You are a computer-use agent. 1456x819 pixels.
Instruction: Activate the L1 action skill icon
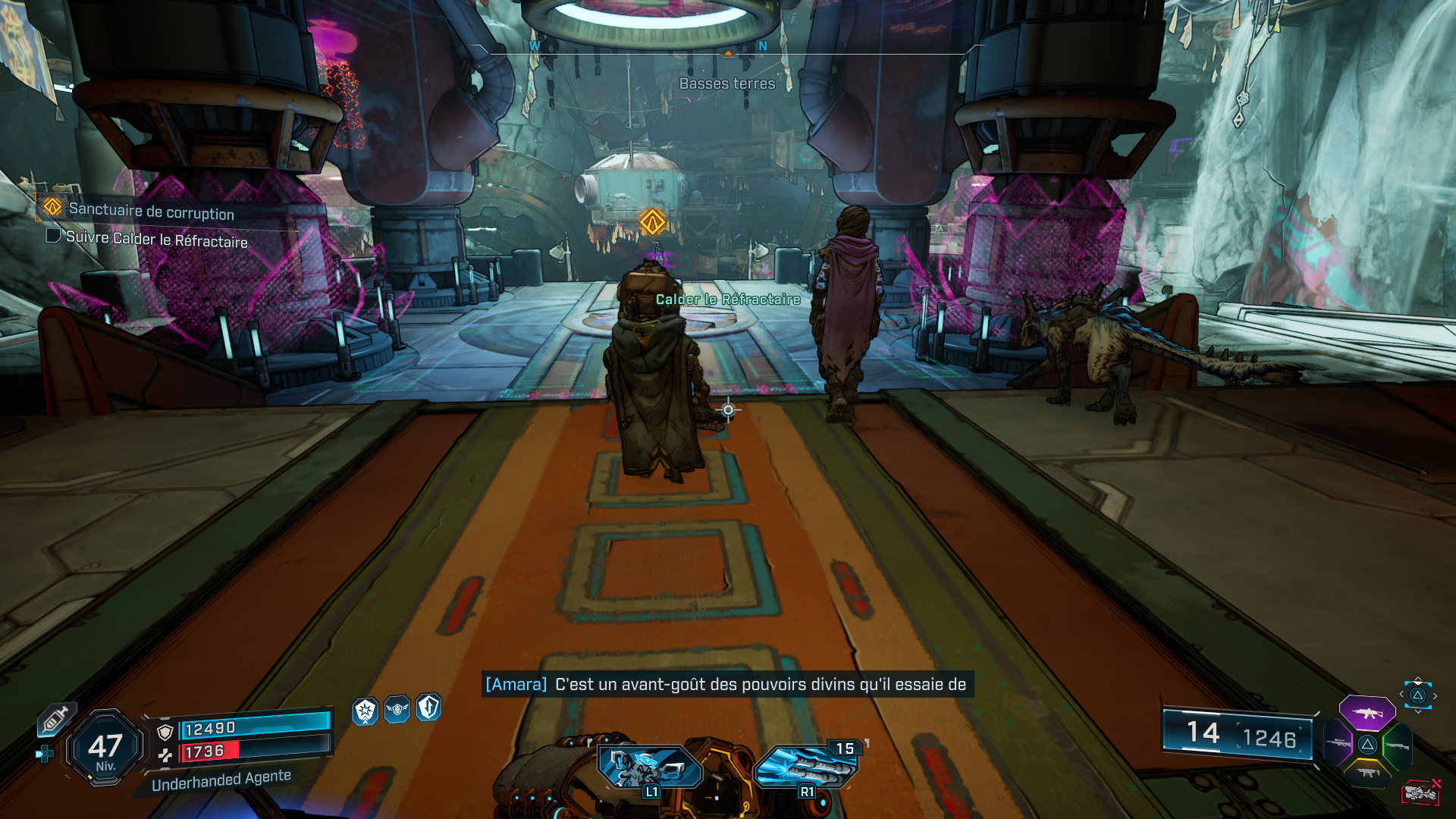coord(650,767)
